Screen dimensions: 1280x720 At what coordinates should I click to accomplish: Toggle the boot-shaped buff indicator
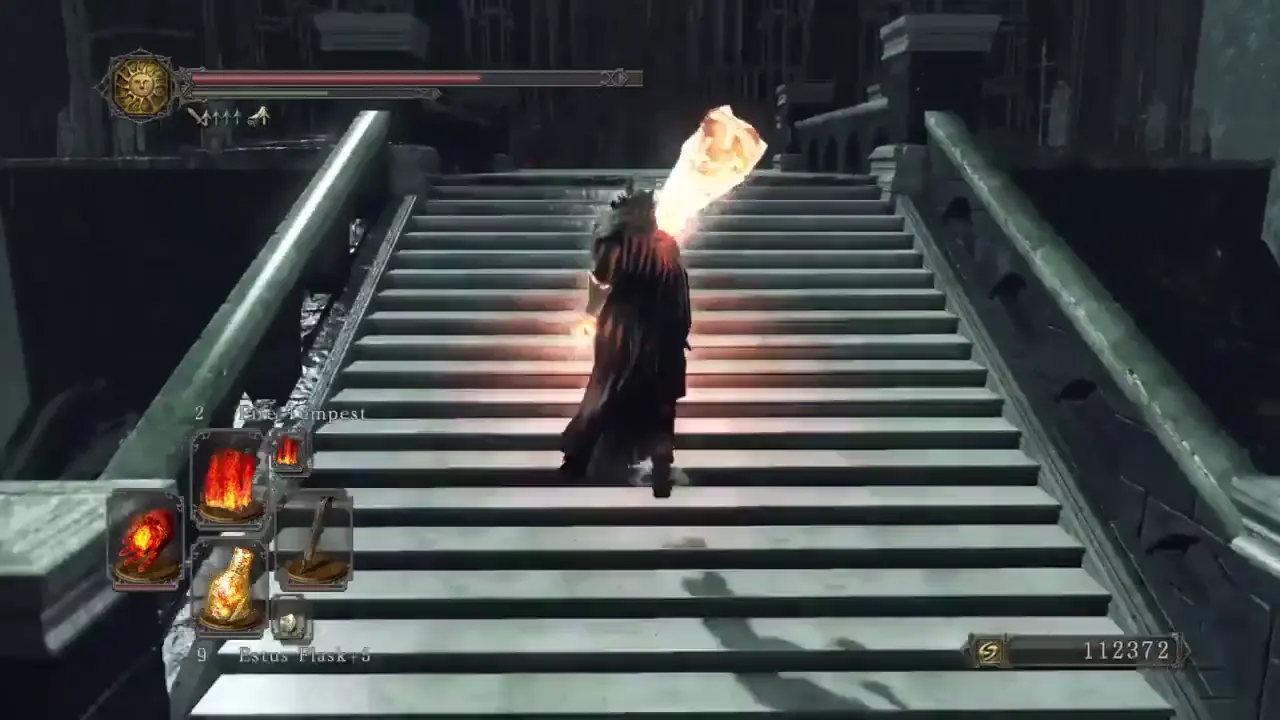click(258, 114)
